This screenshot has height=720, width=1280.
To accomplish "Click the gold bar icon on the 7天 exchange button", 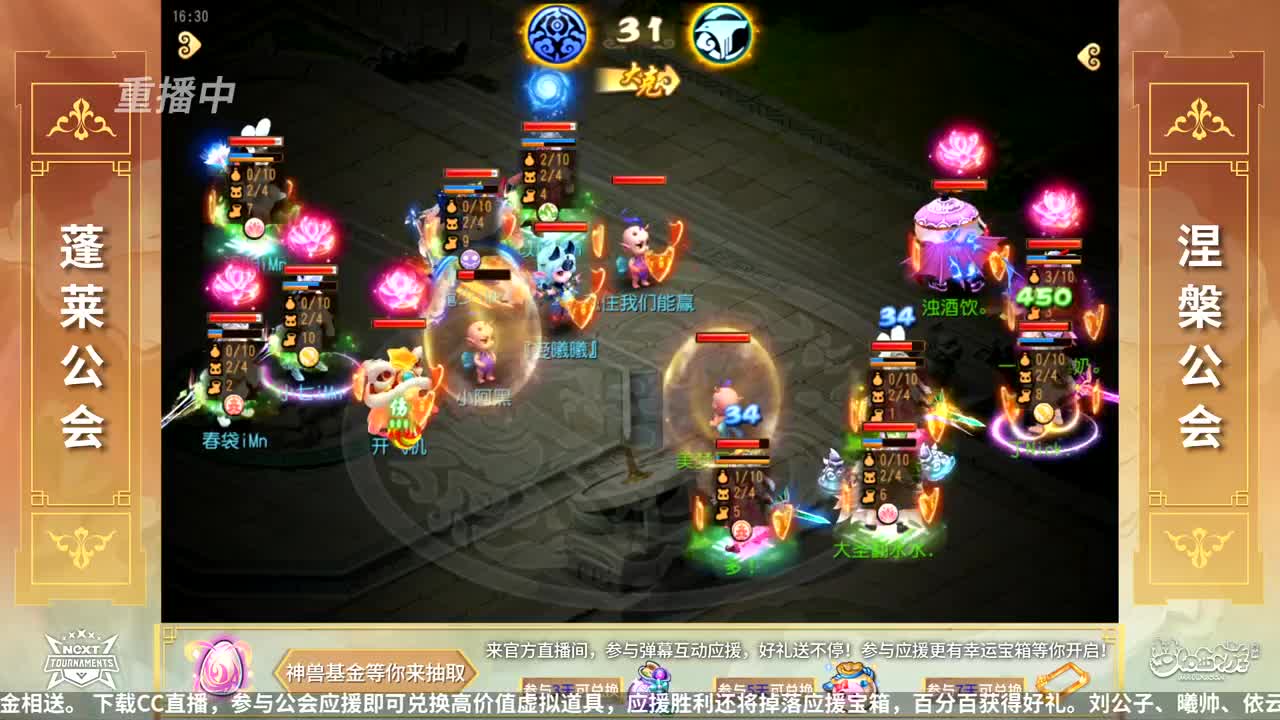I will click(1060, 677).
